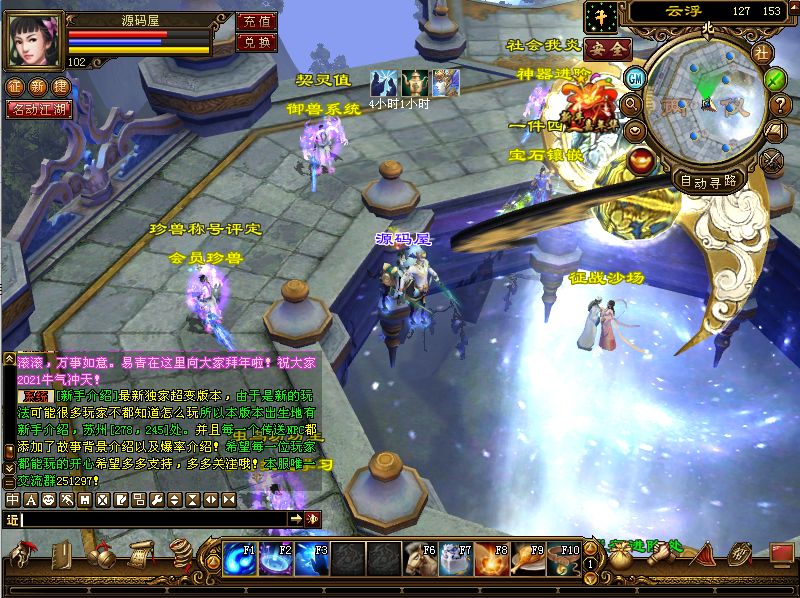Image resolution: width=800 pixels, height=598 pixels.
Task: Click the crossed swords icon near minimap
Action: coord(772,158)
